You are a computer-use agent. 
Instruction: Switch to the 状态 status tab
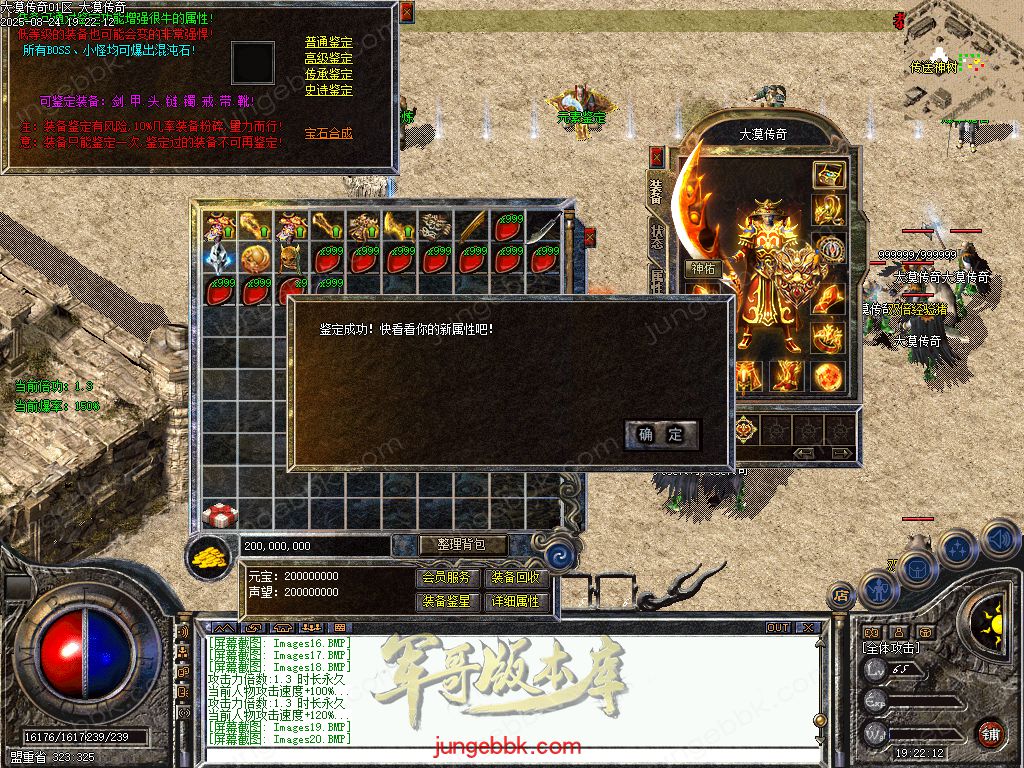656,240
